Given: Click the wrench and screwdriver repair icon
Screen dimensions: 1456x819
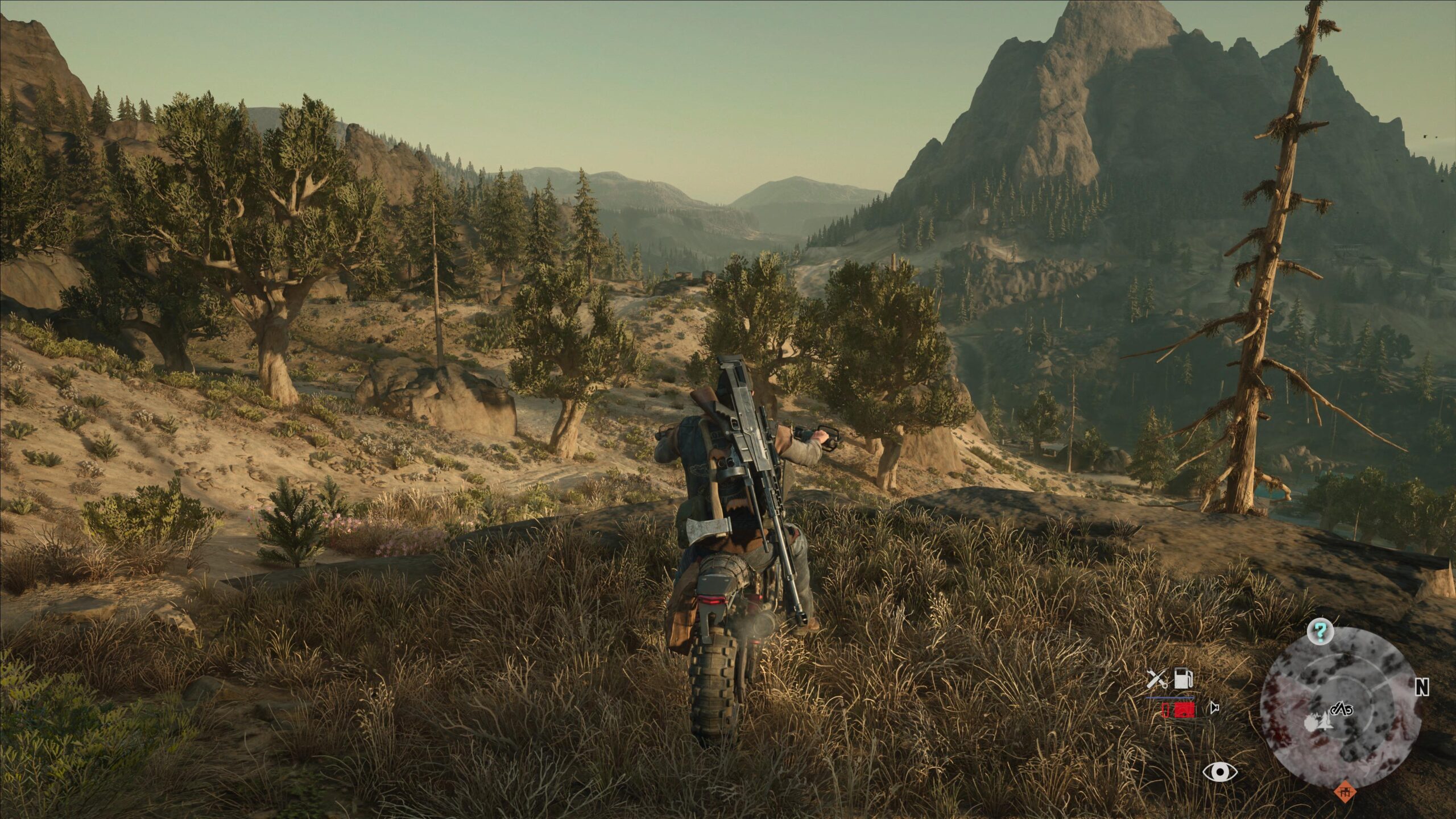Looking at the screenshot, I should tap(1156, 679).
